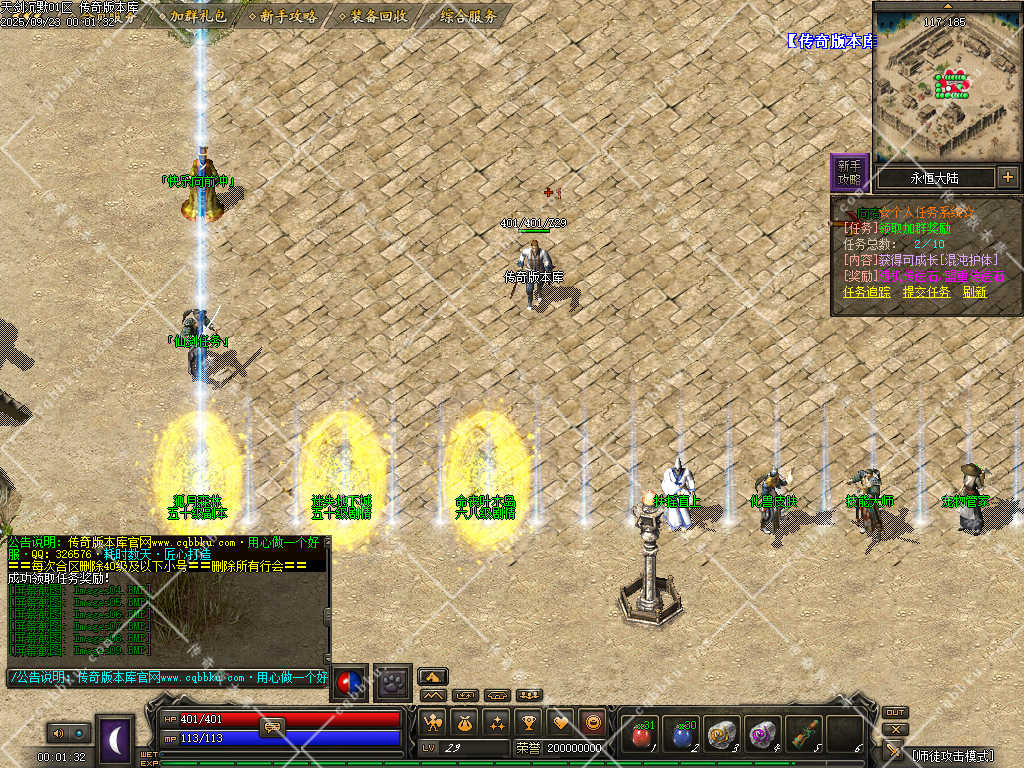
Task: Select the gold scroll stone in slot 3
Action: pyautogui.click(x=721, y=735)
